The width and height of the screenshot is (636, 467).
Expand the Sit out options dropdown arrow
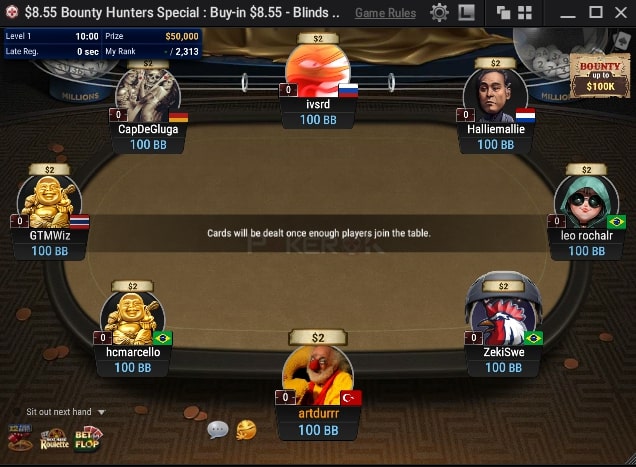pyautogui.click(x=101, y=412)
